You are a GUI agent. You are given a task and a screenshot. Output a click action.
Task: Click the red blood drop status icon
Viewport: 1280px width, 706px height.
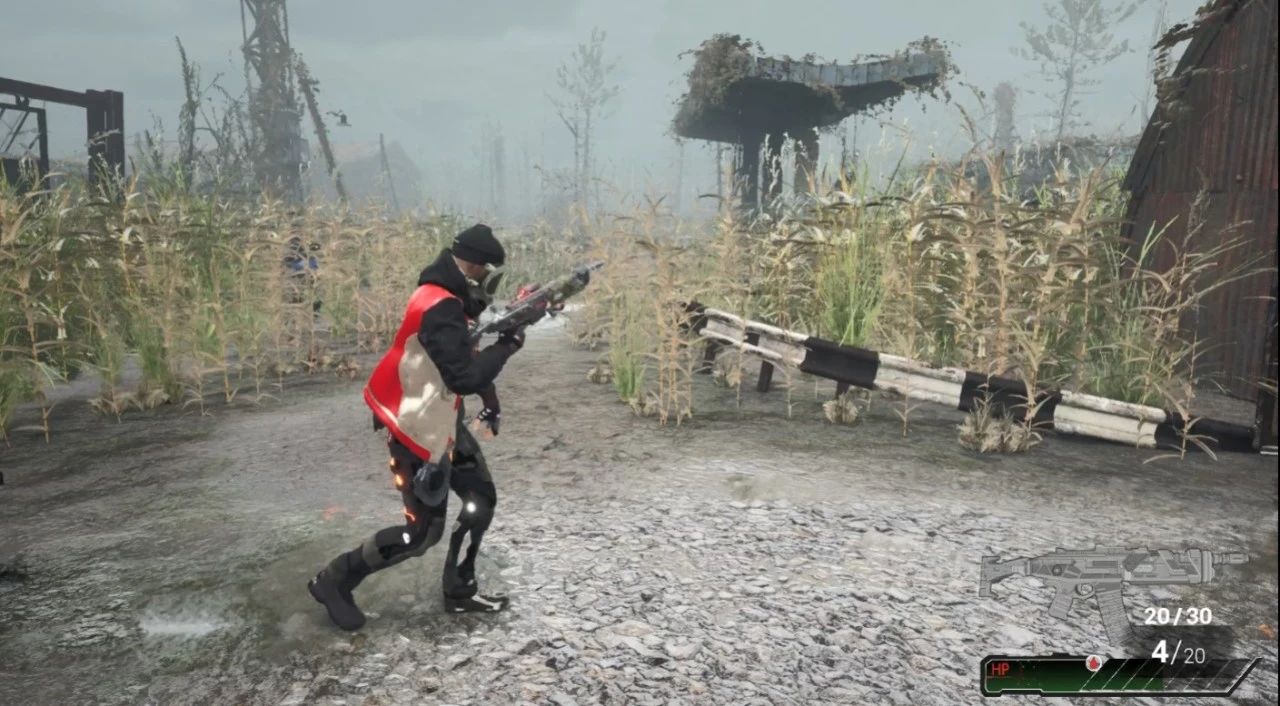(1092, 664)
